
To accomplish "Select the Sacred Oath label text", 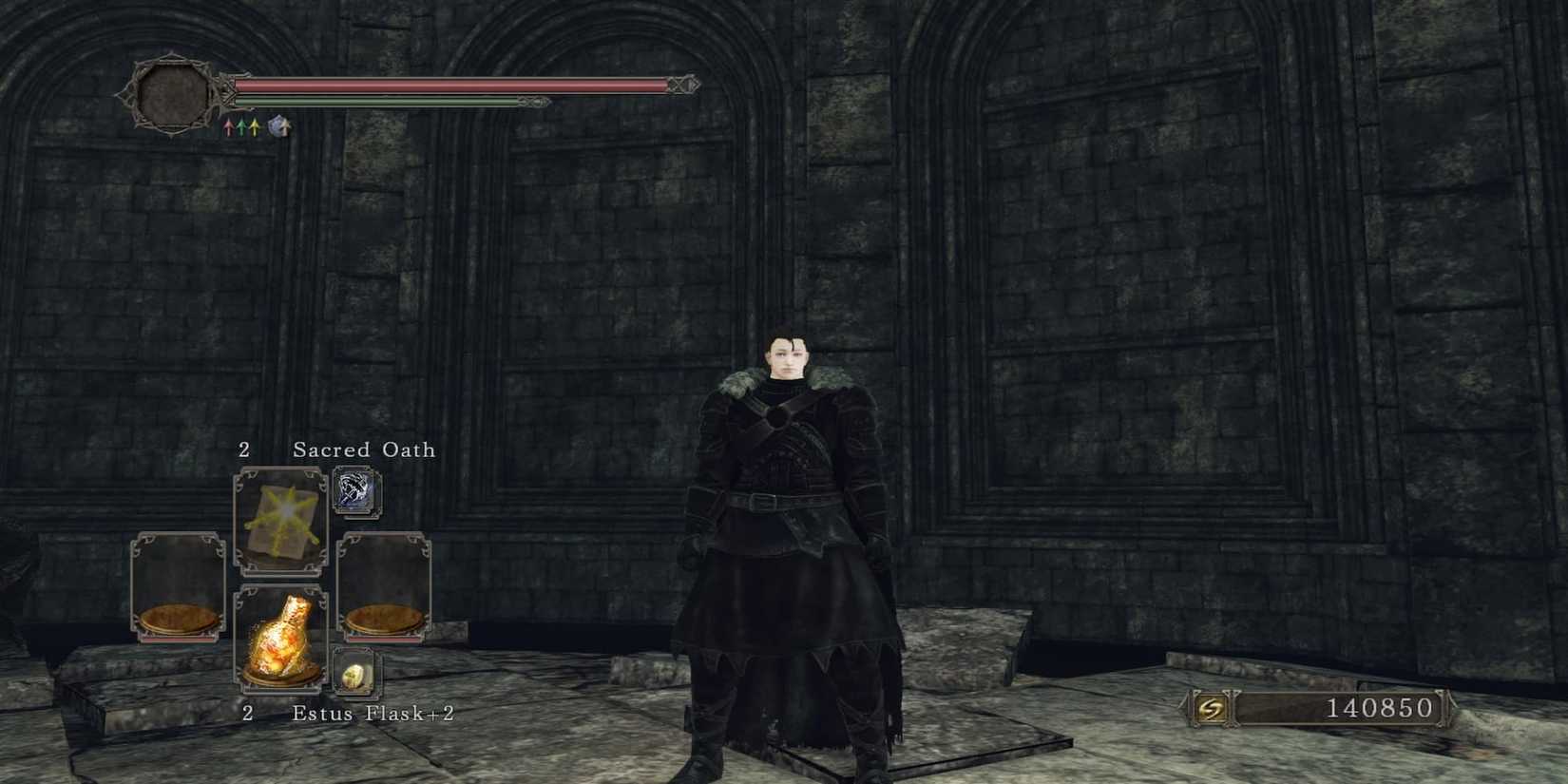I will [363, 450].
